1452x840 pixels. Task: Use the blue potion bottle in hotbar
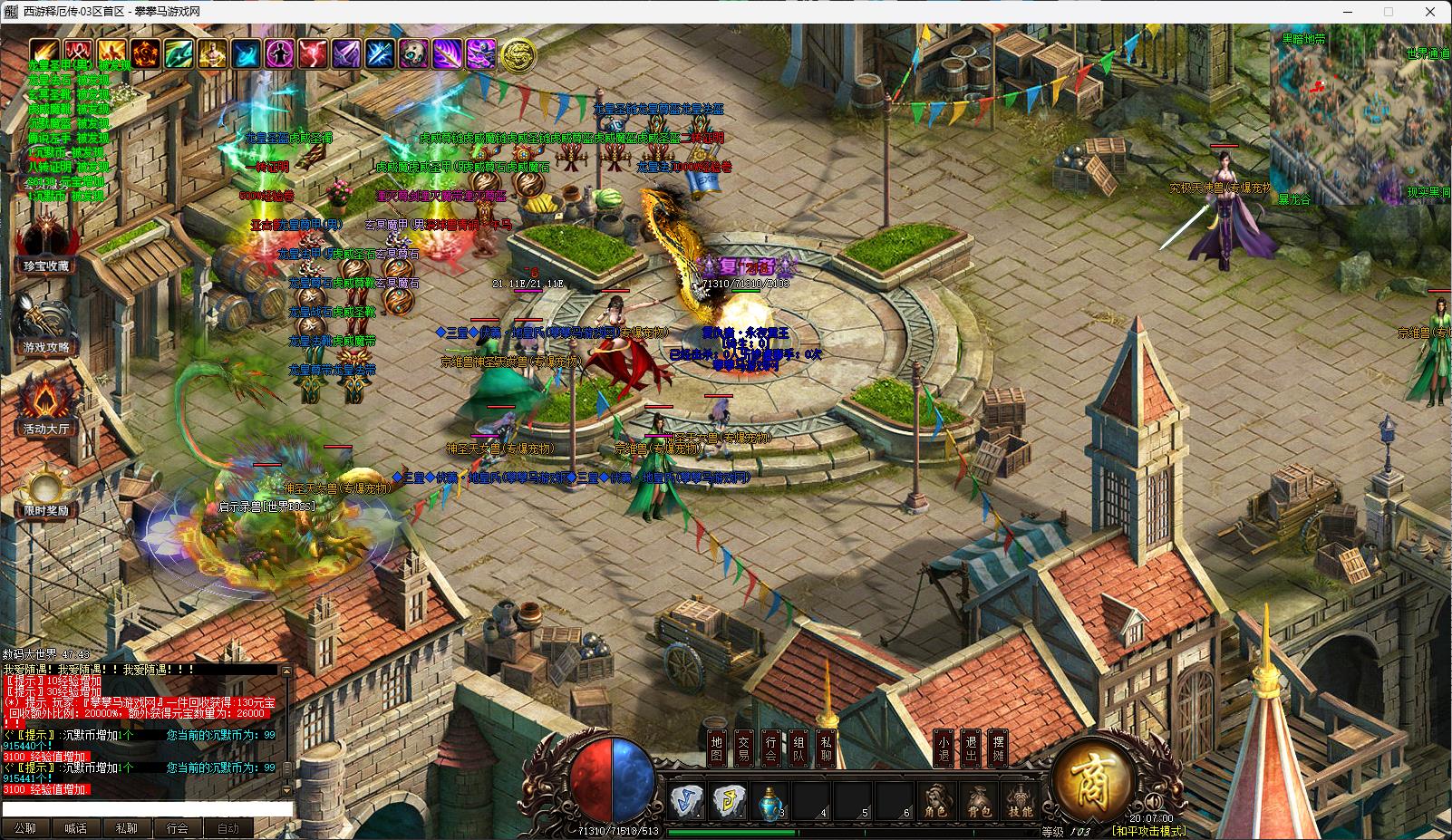coord(770,800)
